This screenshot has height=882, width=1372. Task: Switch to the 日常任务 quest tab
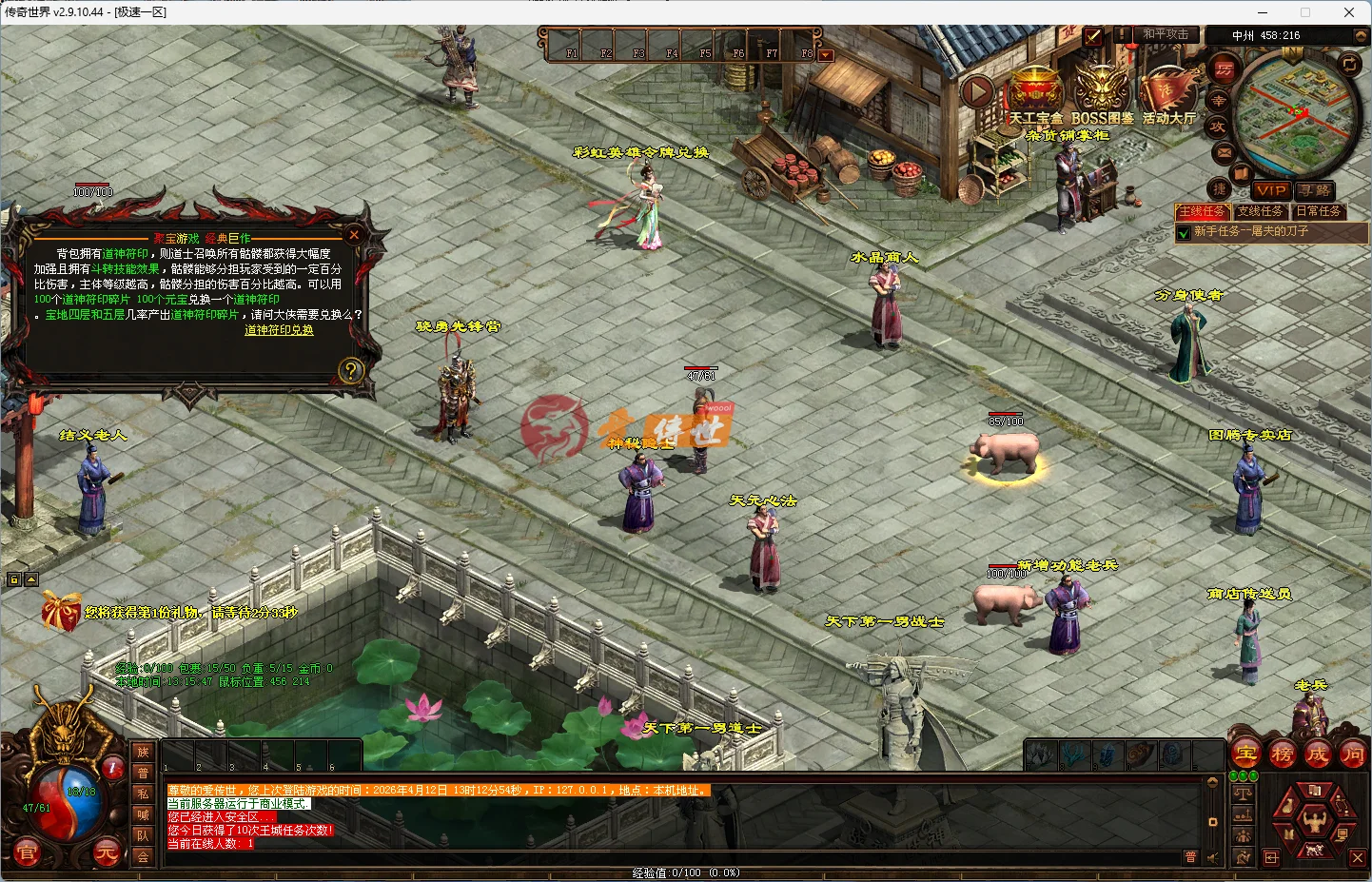coord(1320,212)
